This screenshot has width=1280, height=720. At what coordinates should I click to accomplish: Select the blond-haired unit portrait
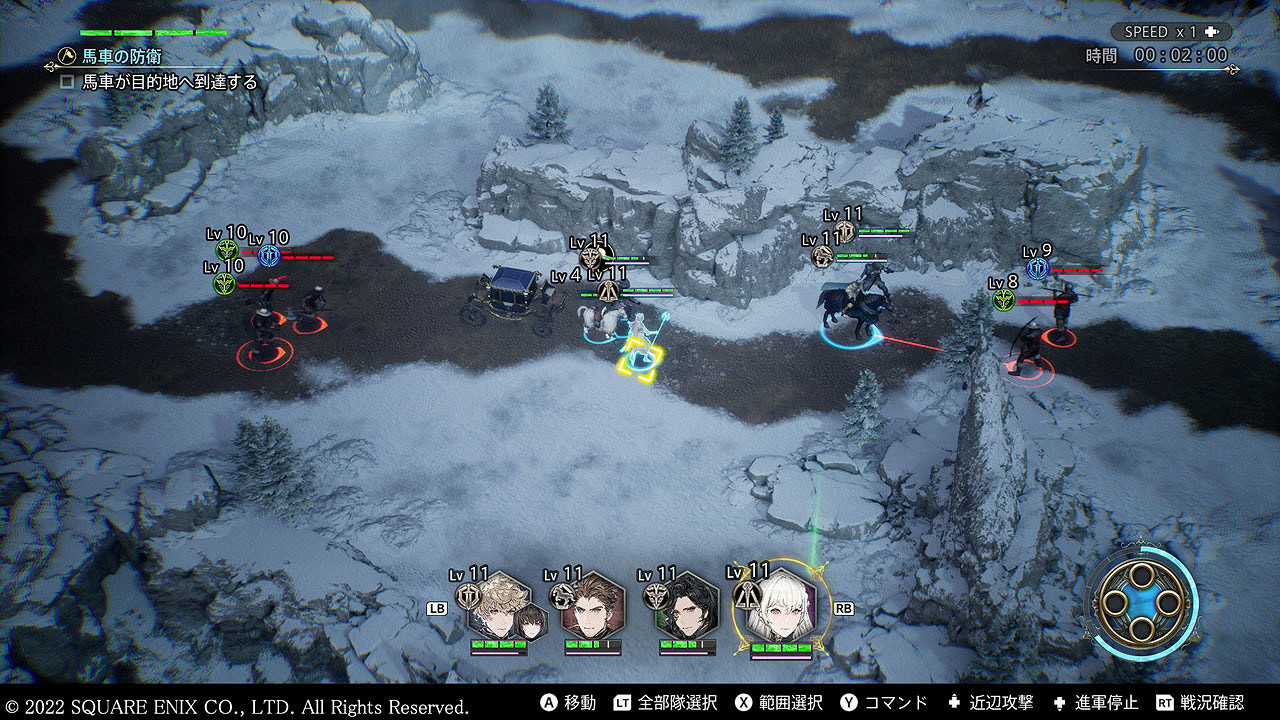coord(497,606)
